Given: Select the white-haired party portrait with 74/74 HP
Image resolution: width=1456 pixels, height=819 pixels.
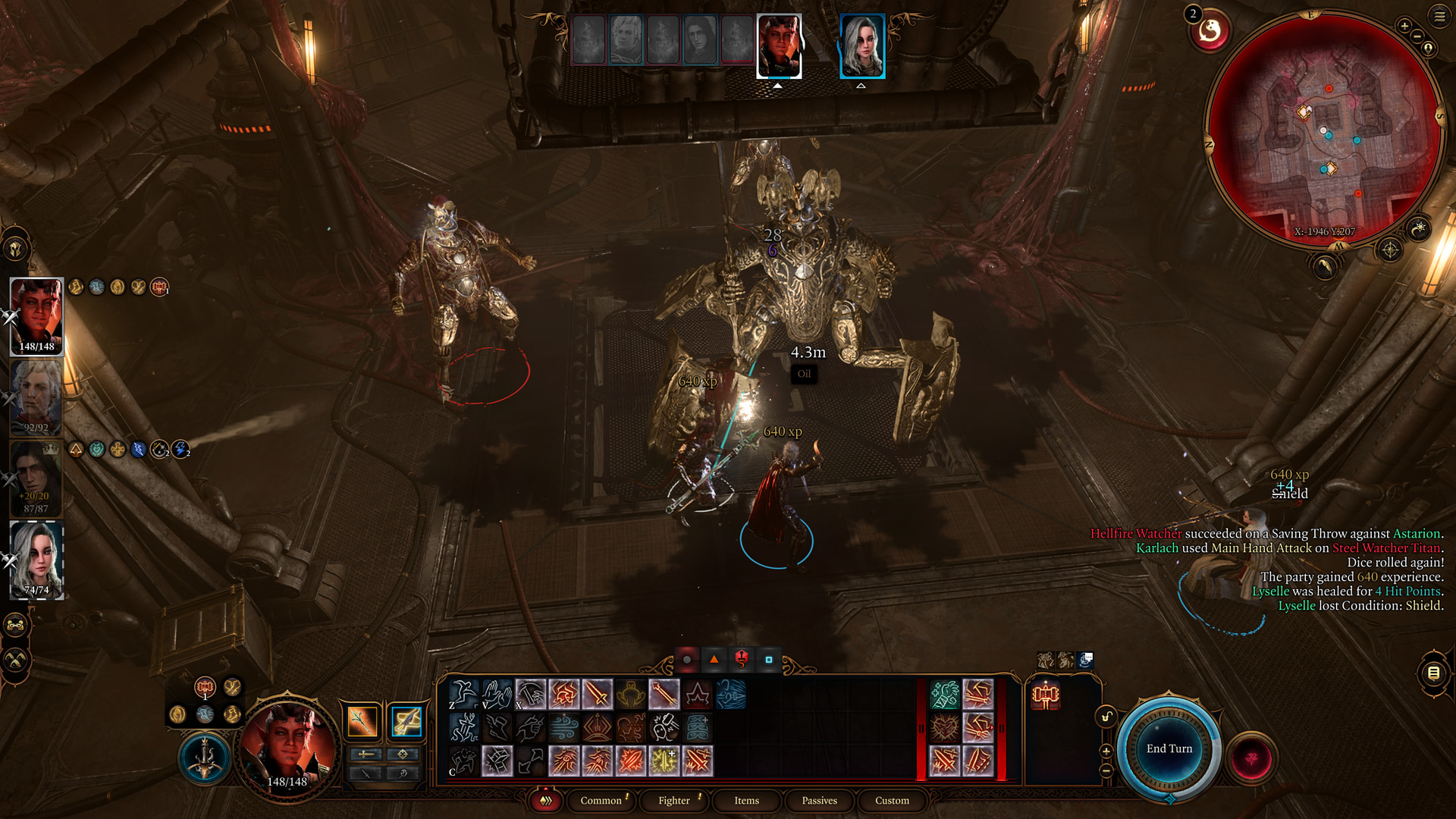Looking at the screenshot, I should pos(36,560).
